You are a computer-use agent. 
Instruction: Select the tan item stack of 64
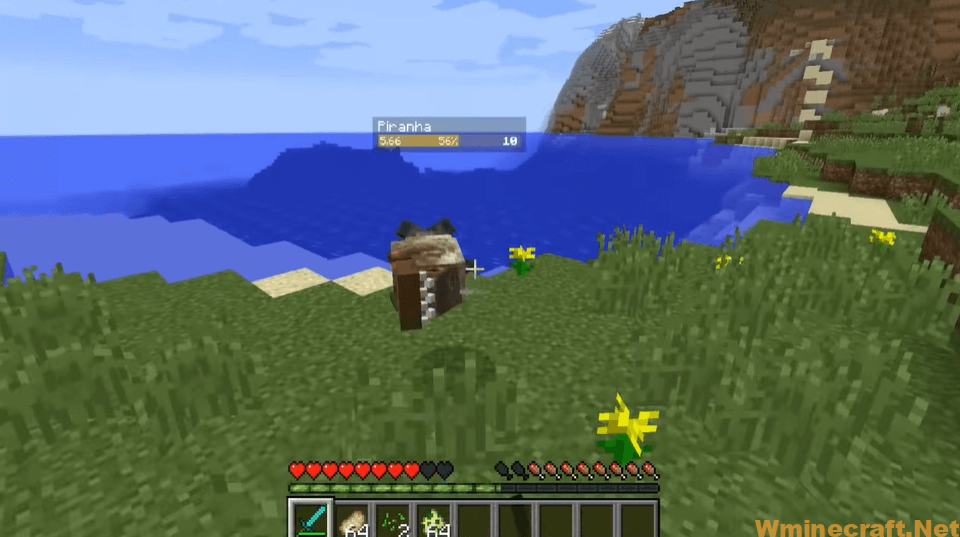point(351,520)
